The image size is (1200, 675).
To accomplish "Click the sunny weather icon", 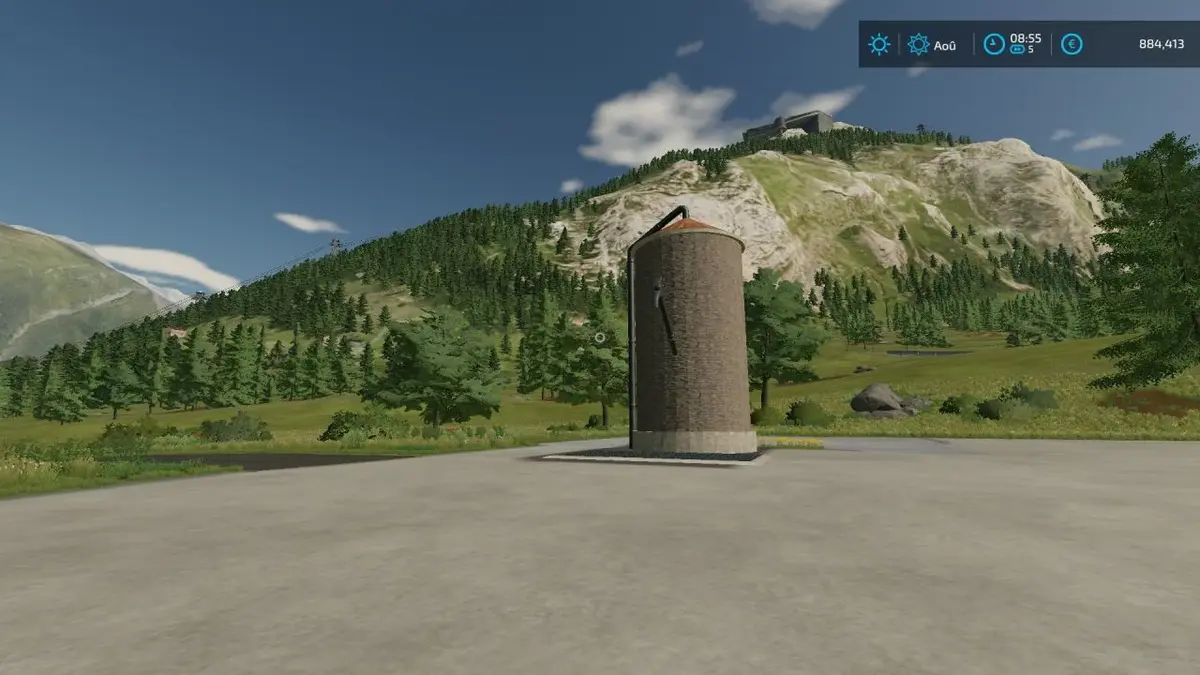I will (x=879, y=44).
